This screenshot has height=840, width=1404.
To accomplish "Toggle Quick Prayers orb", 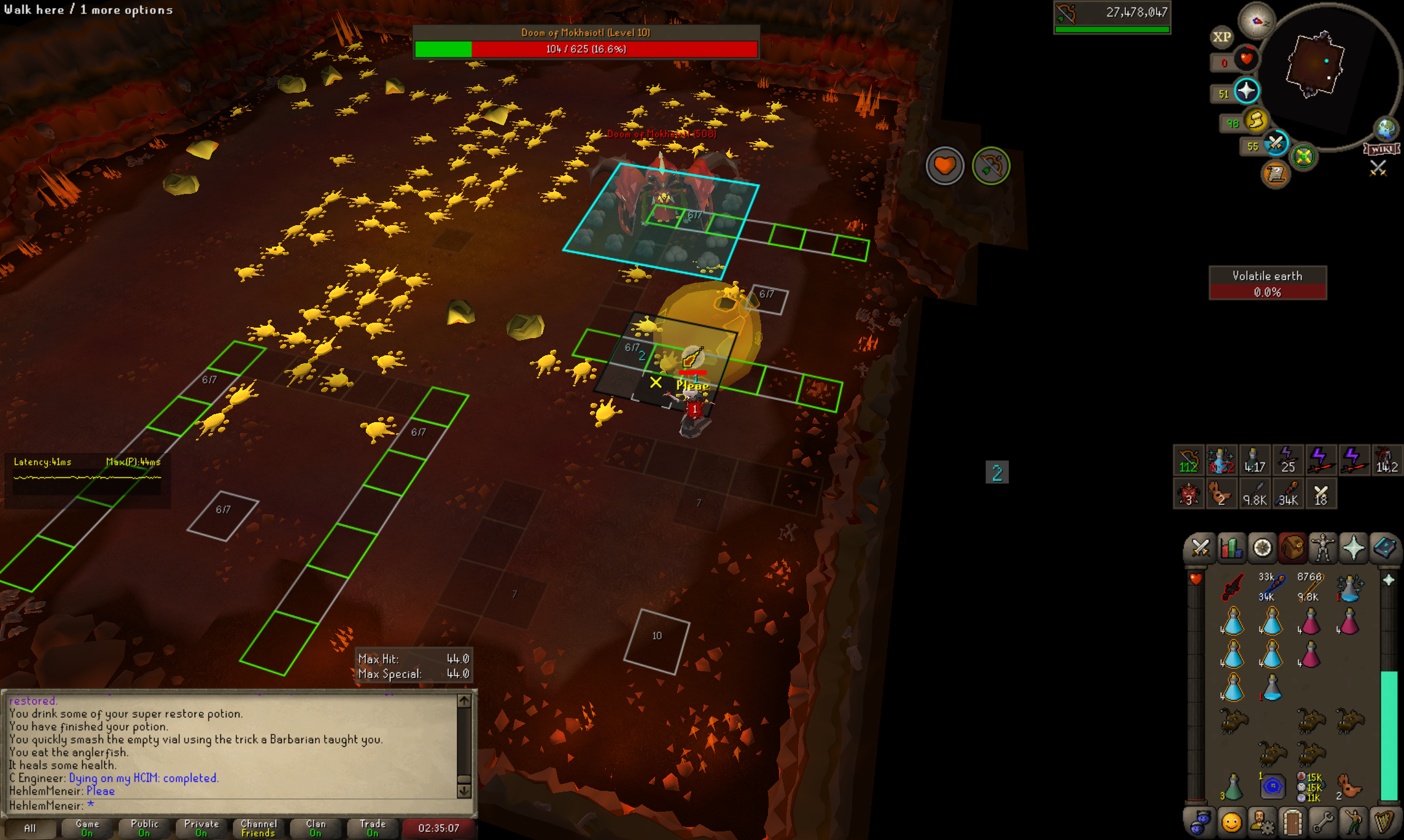I will point(1246,91).
